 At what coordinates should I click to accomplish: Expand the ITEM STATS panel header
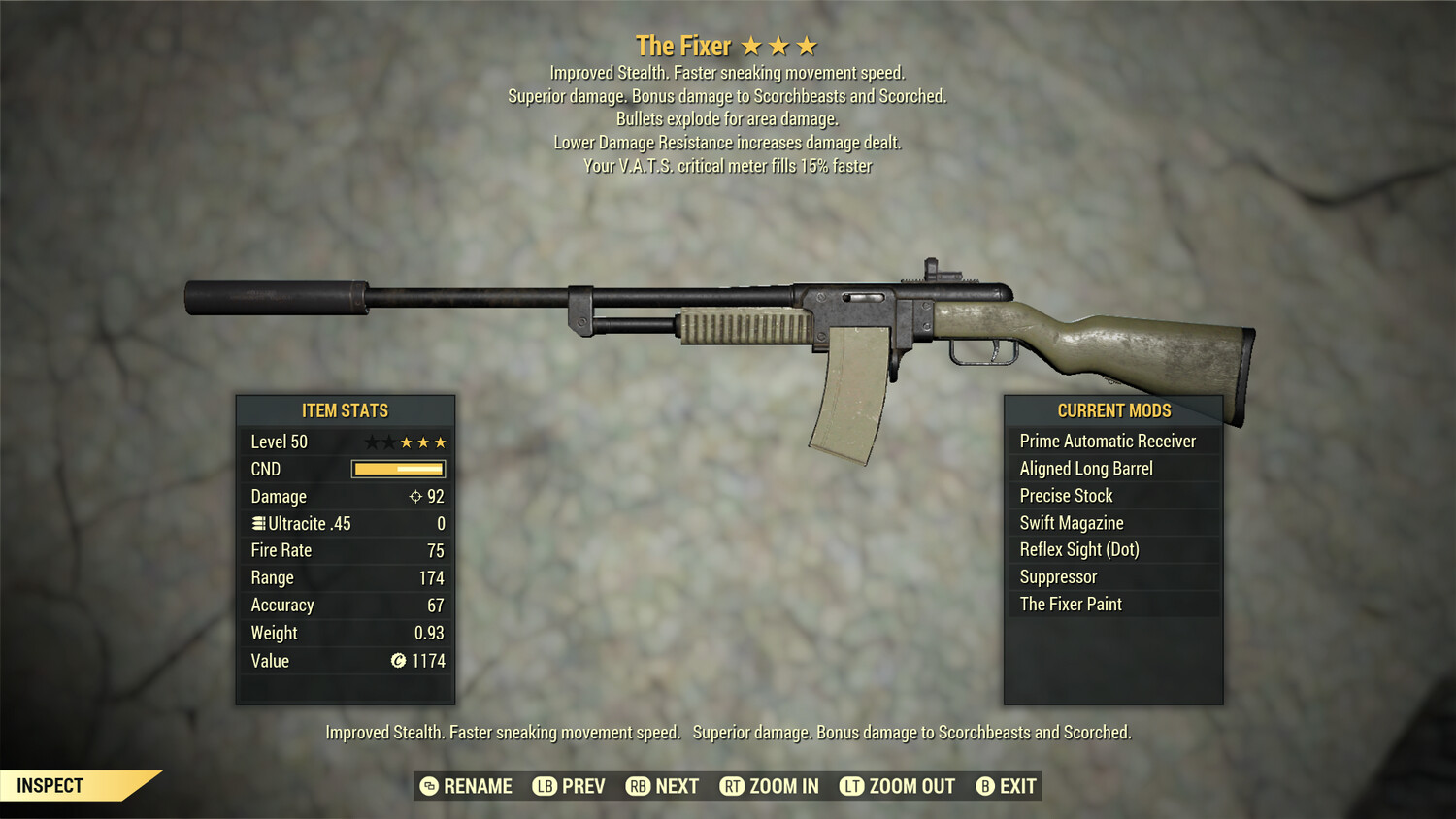(x=346, y=410)
